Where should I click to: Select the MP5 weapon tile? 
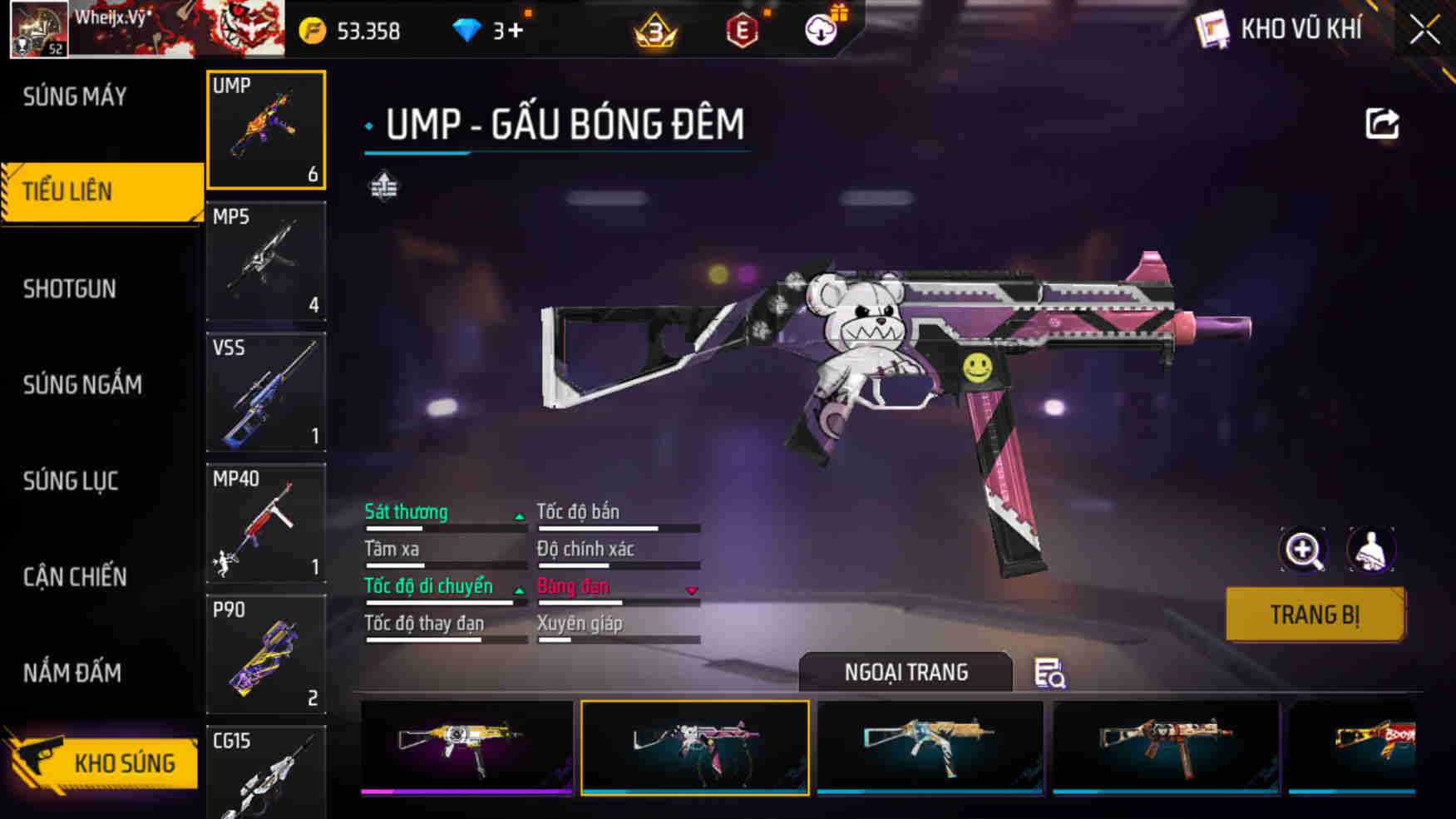(x=266, y=262)
